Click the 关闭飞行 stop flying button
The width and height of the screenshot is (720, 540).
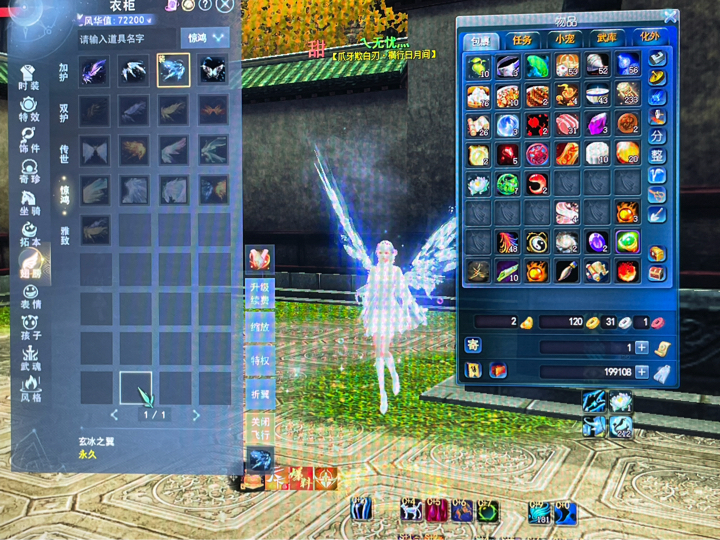pyautogui.click(x=259, y=427)
